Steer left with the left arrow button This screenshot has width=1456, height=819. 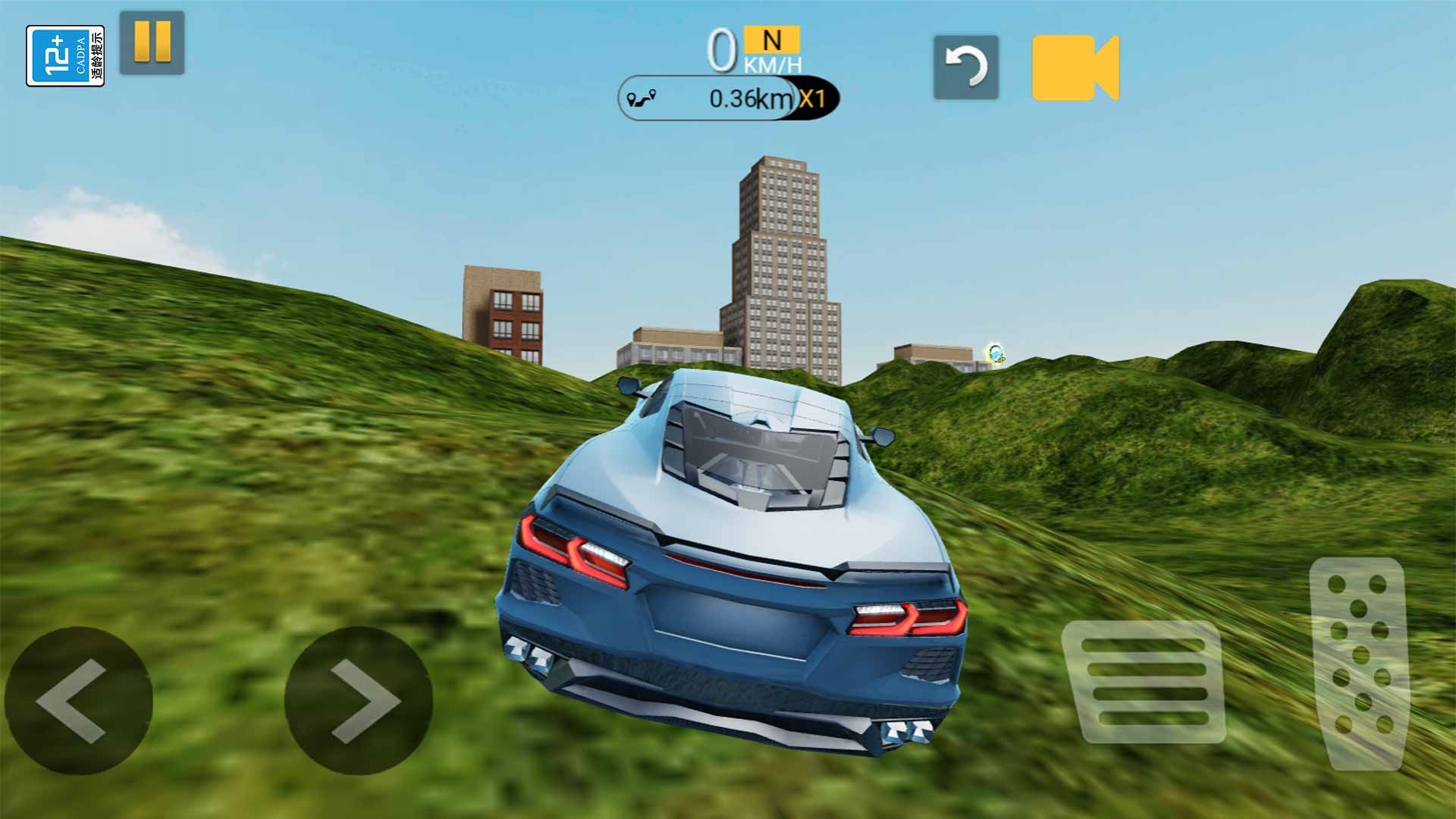(78, 700)
